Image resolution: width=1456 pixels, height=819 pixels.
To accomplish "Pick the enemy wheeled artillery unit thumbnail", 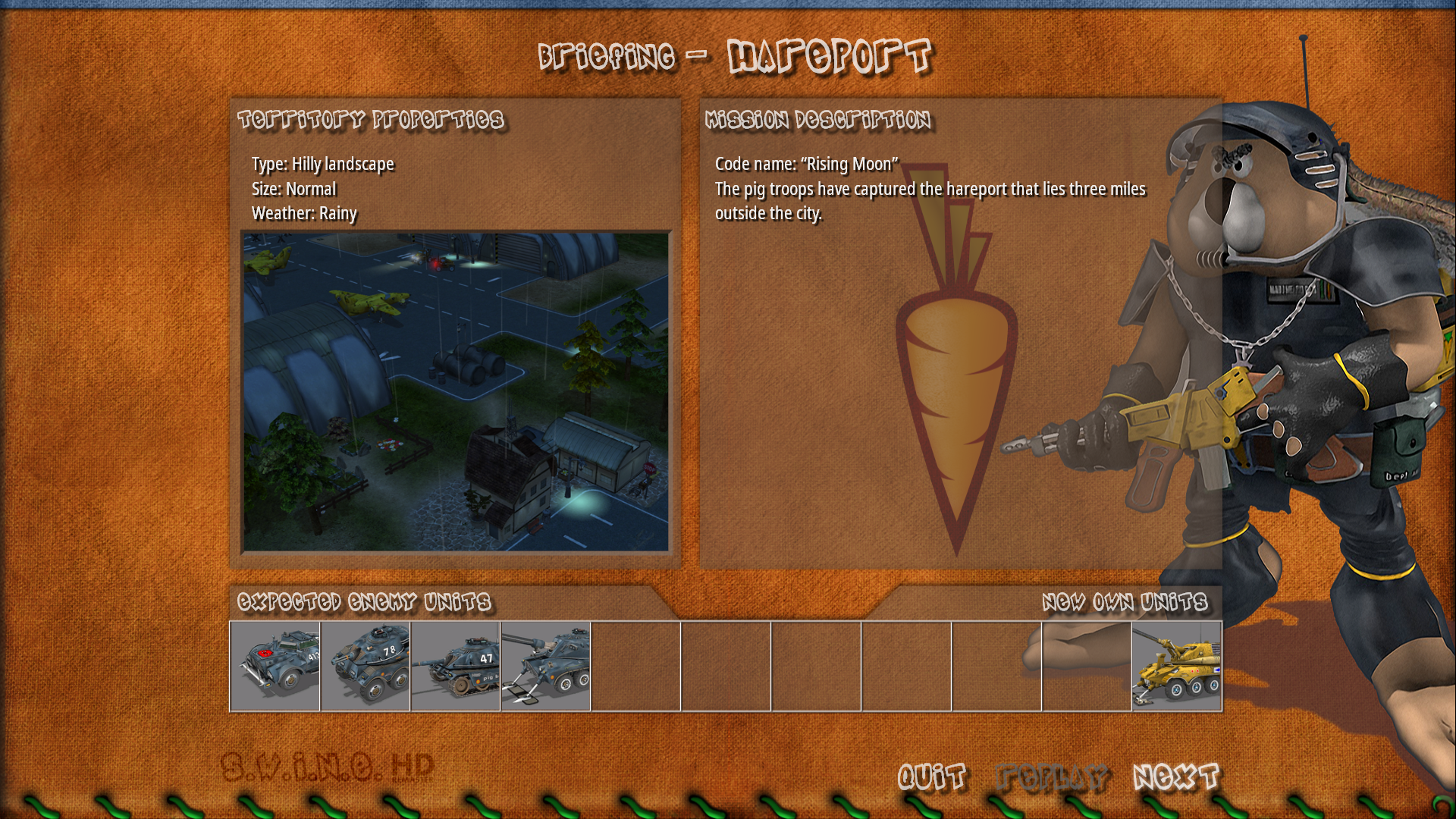I will click(546, 667).
